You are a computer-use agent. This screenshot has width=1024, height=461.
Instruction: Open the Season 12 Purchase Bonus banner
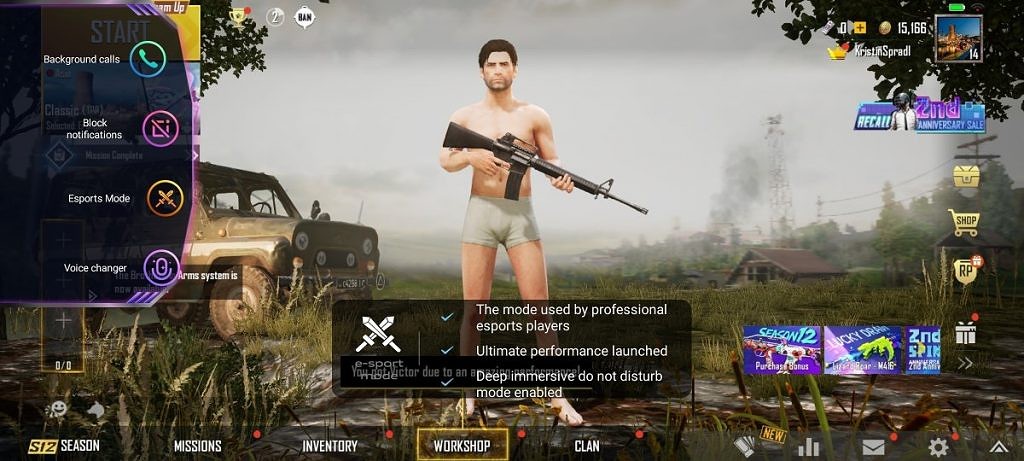click(x=781, y=350)
